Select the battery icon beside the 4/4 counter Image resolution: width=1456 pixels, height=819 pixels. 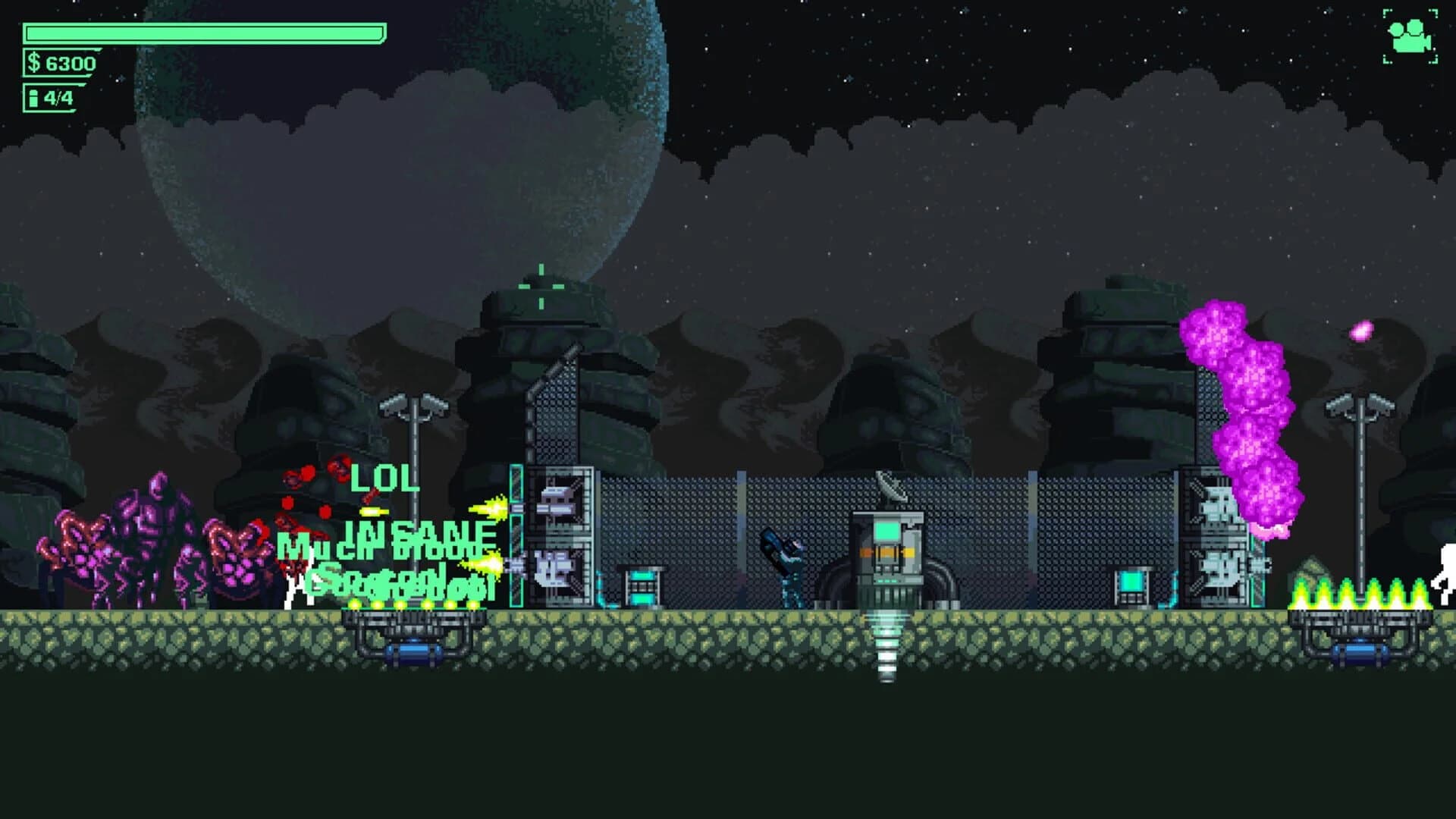pos(33,97)
